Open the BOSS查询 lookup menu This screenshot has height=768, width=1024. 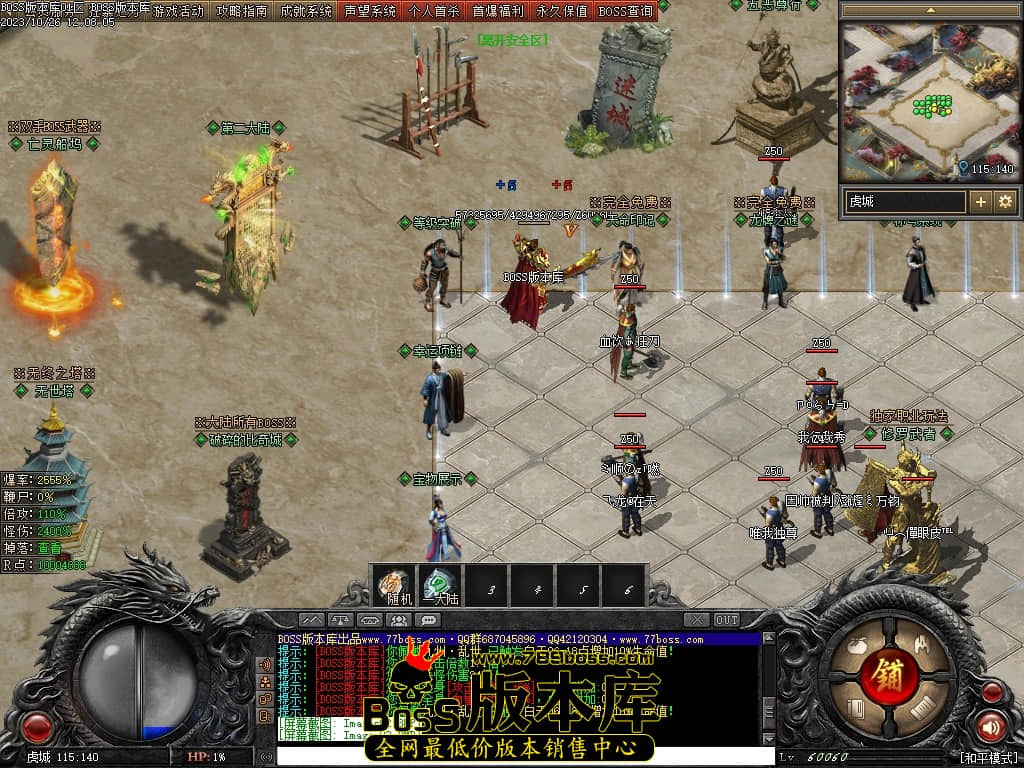[626, 11]
